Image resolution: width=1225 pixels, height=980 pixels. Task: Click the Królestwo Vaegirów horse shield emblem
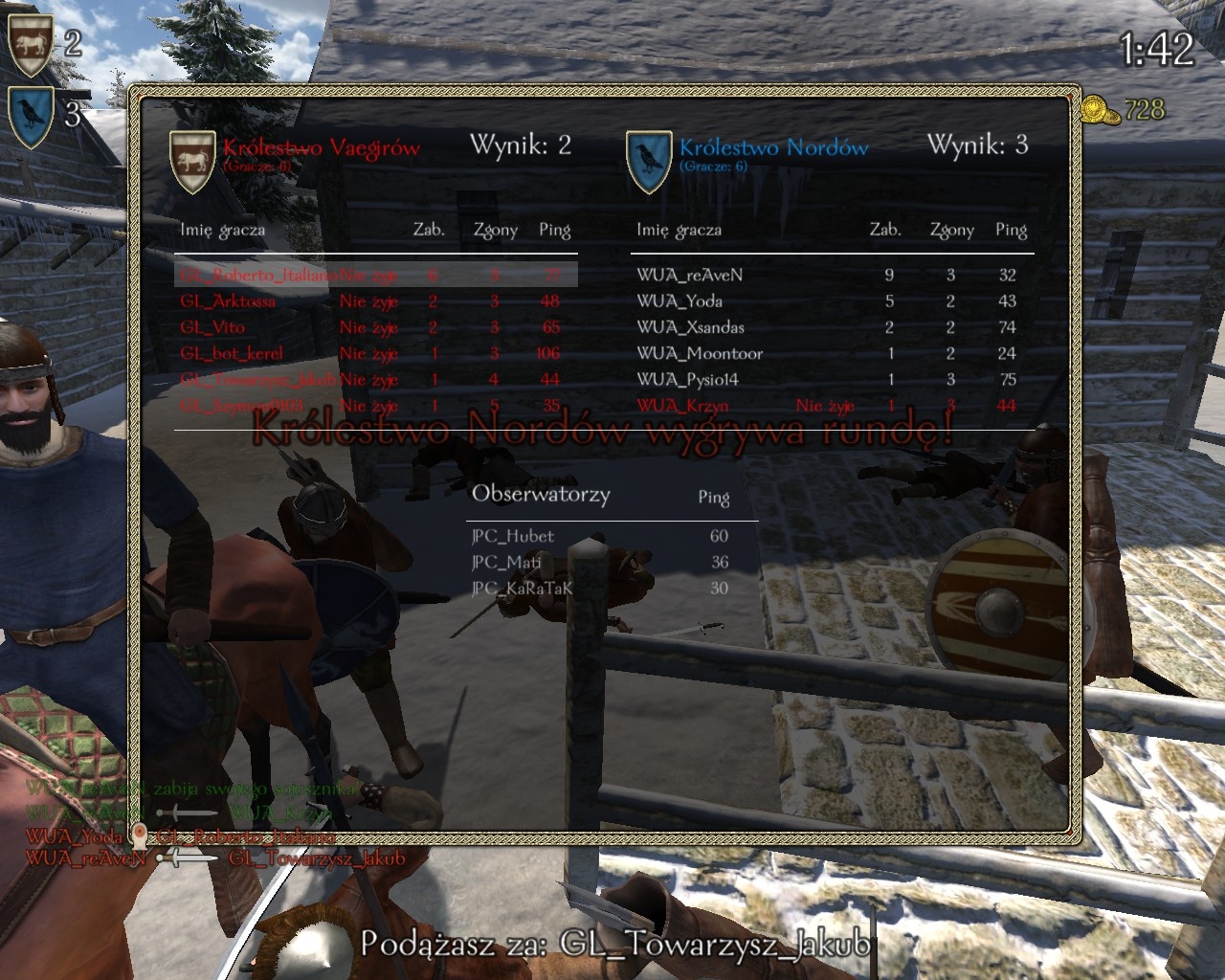pos(191,160)
